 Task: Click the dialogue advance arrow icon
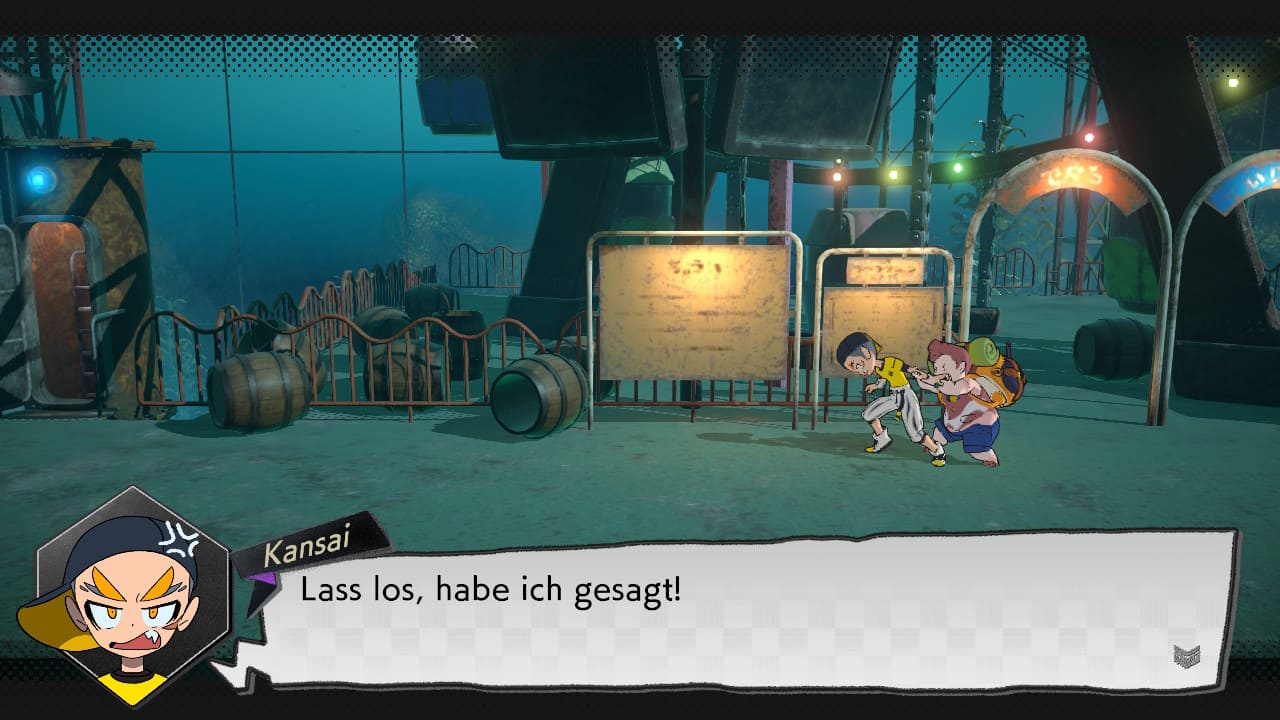tap(1187, 656)
